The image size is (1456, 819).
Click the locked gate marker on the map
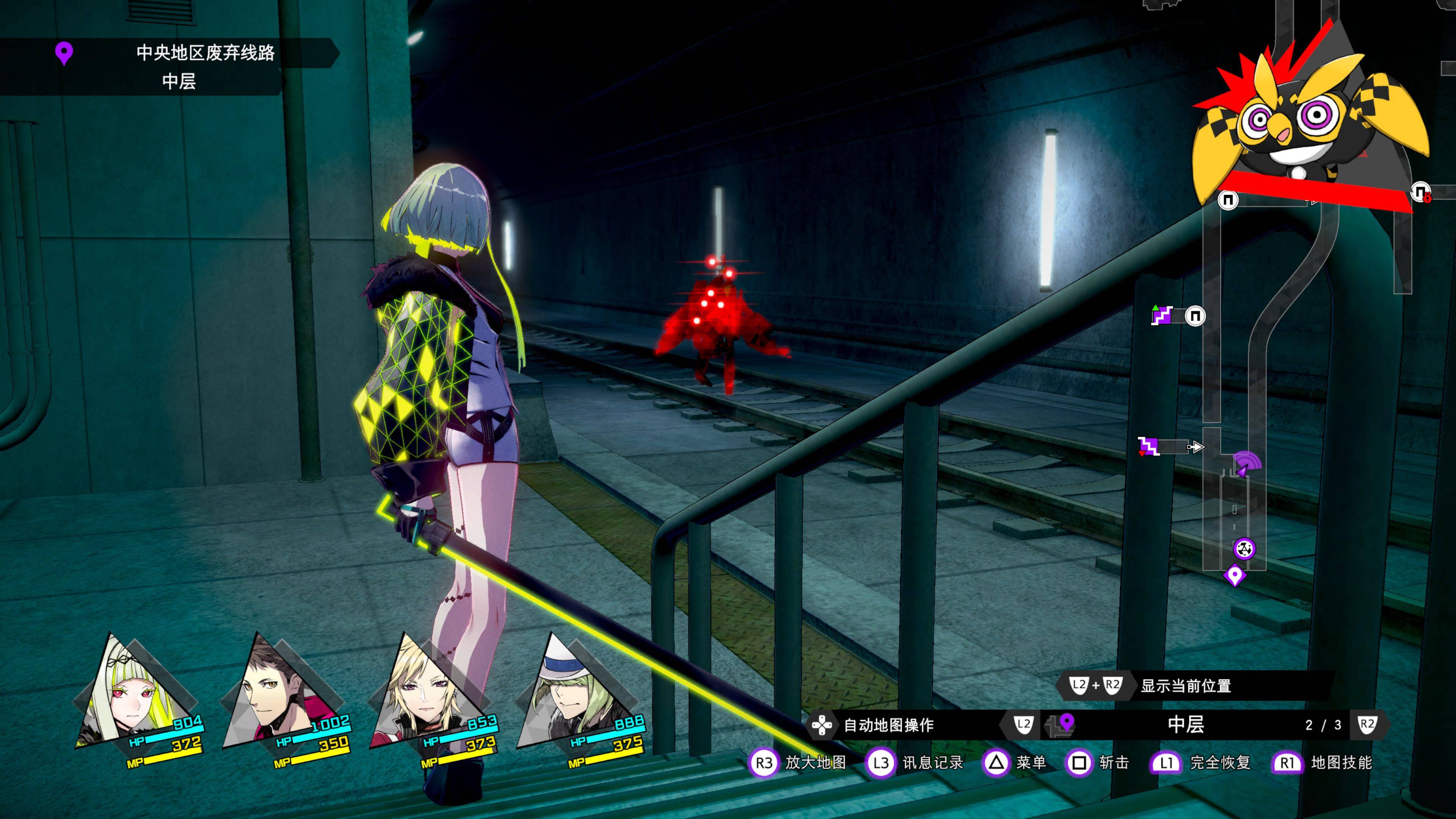tap(1420, 192)
